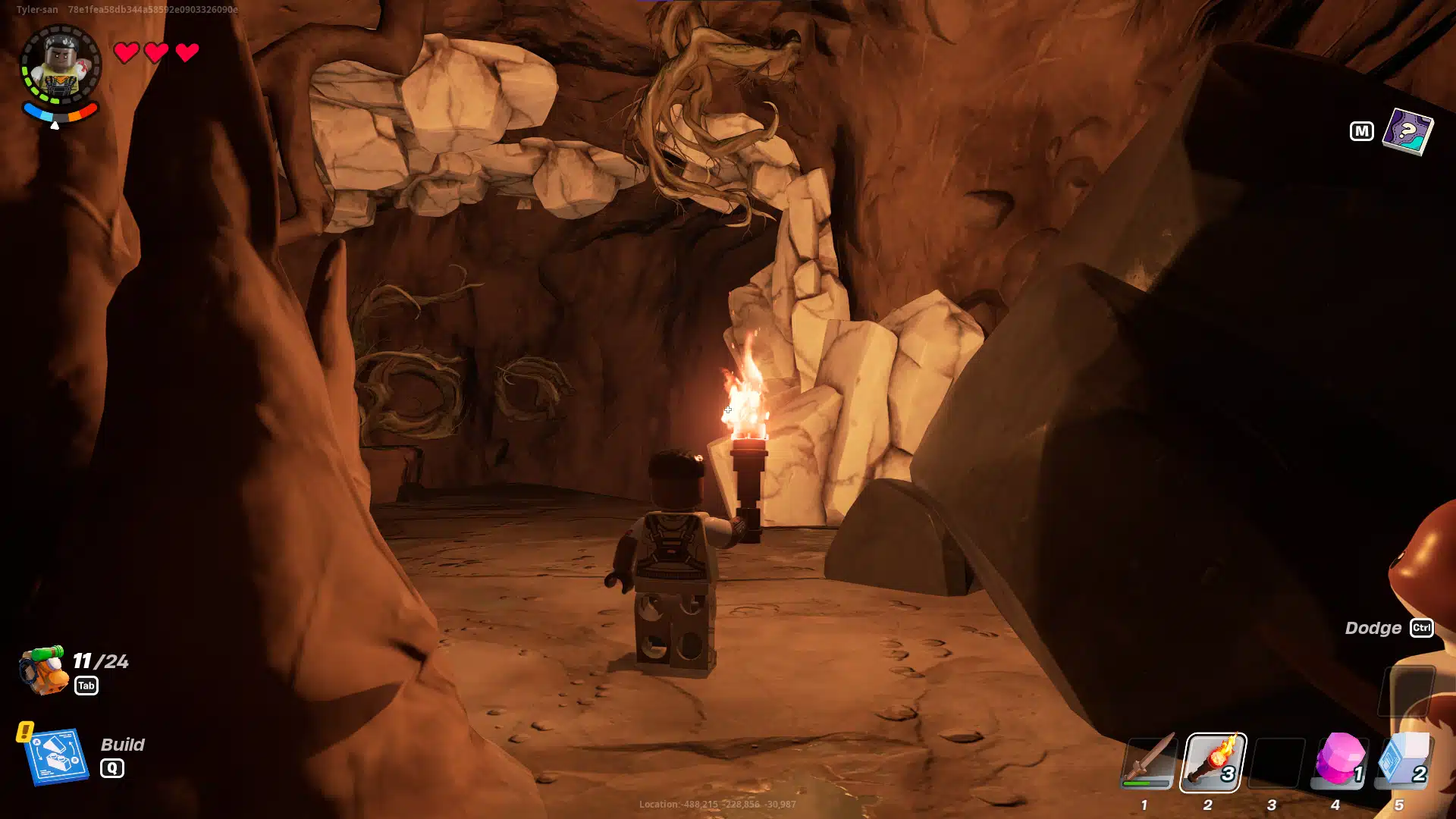1456x819 pixels.
Task: Open the backpack inventory icon
Action: [x=43, y=670]
